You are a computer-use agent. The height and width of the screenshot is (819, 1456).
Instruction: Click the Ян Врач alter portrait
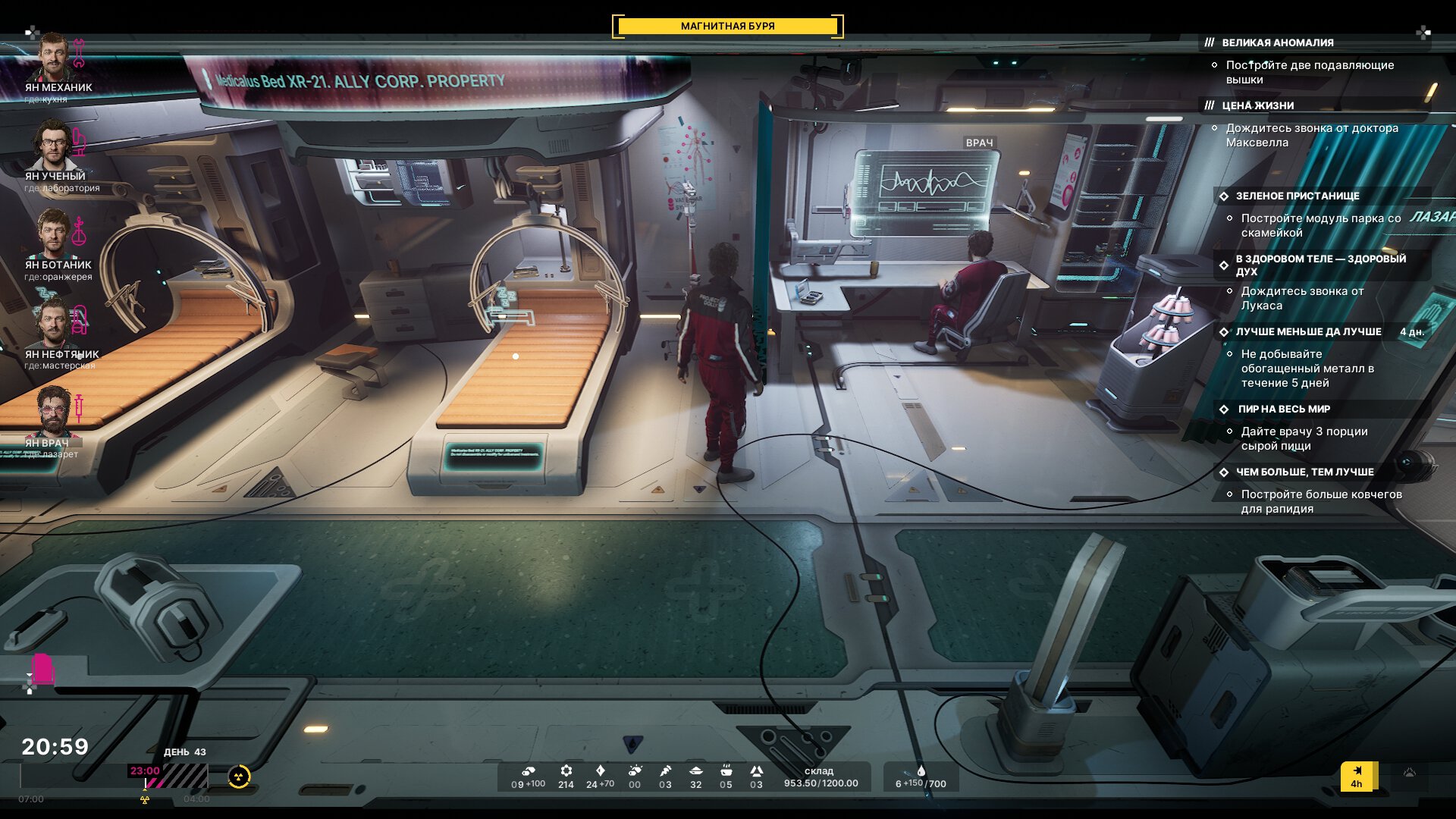click(53, 413)
